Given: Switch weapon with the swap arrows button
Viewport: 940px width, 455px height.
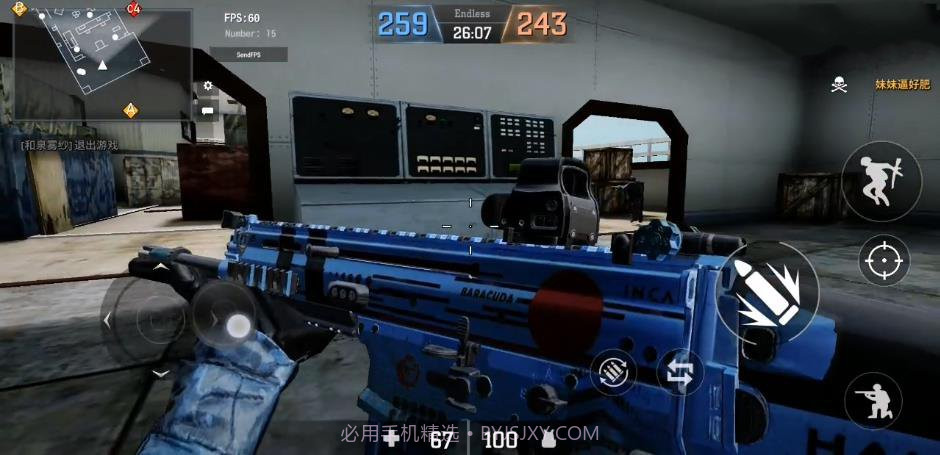Looking at the screenshot, I should [x=680, y=372].
